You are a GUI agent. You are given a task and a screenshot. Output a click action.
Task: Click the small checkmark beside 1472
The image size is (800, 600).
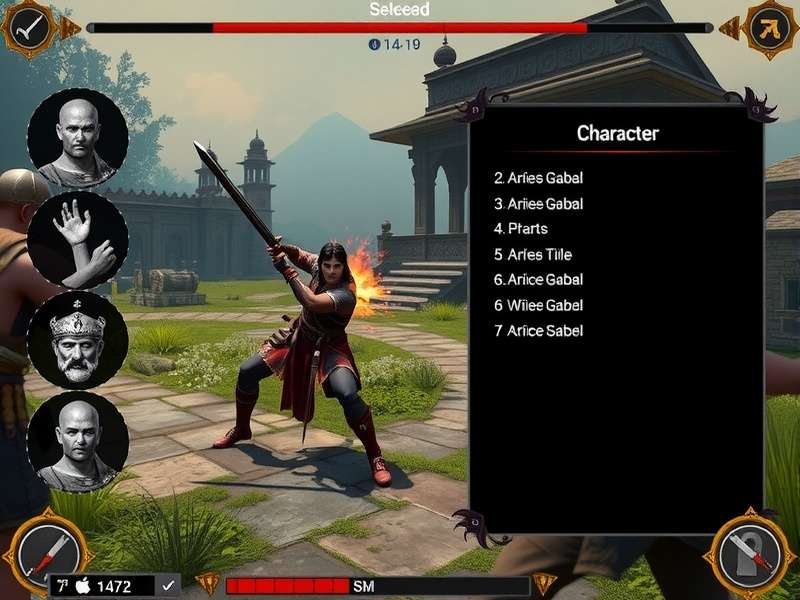(x=168, y=586)
